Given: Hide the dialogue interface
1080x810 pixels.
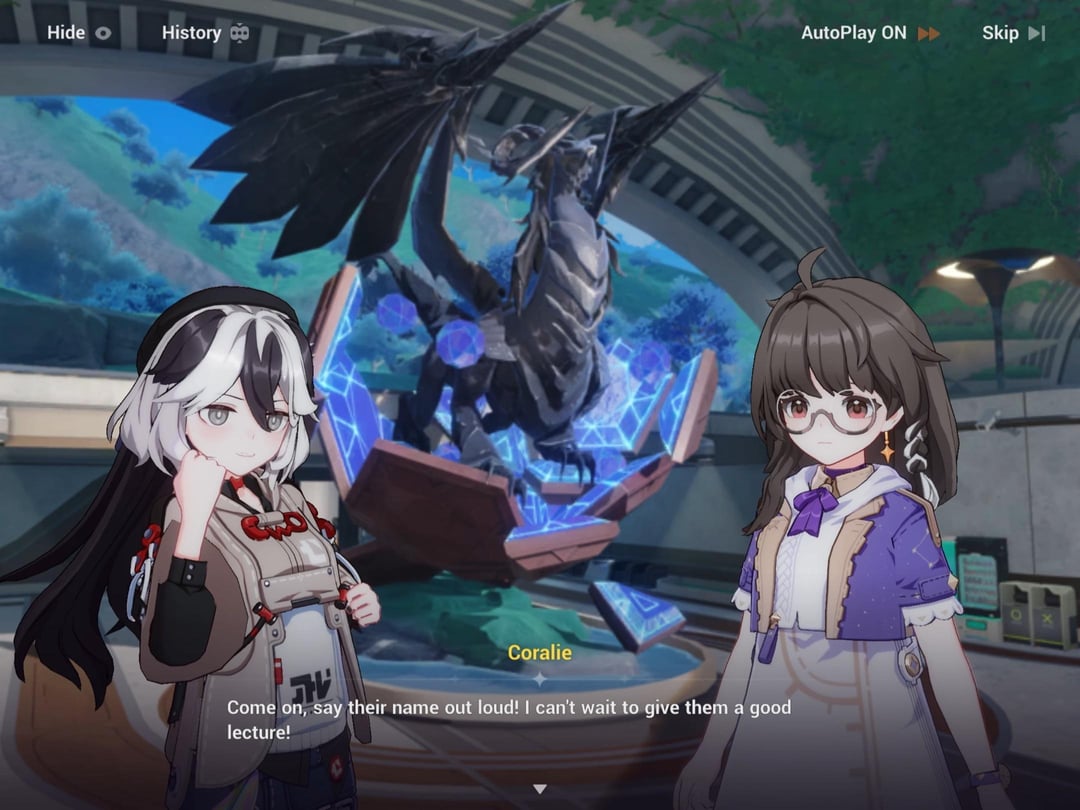Looking at the screenshot, I should coord(79,33).
